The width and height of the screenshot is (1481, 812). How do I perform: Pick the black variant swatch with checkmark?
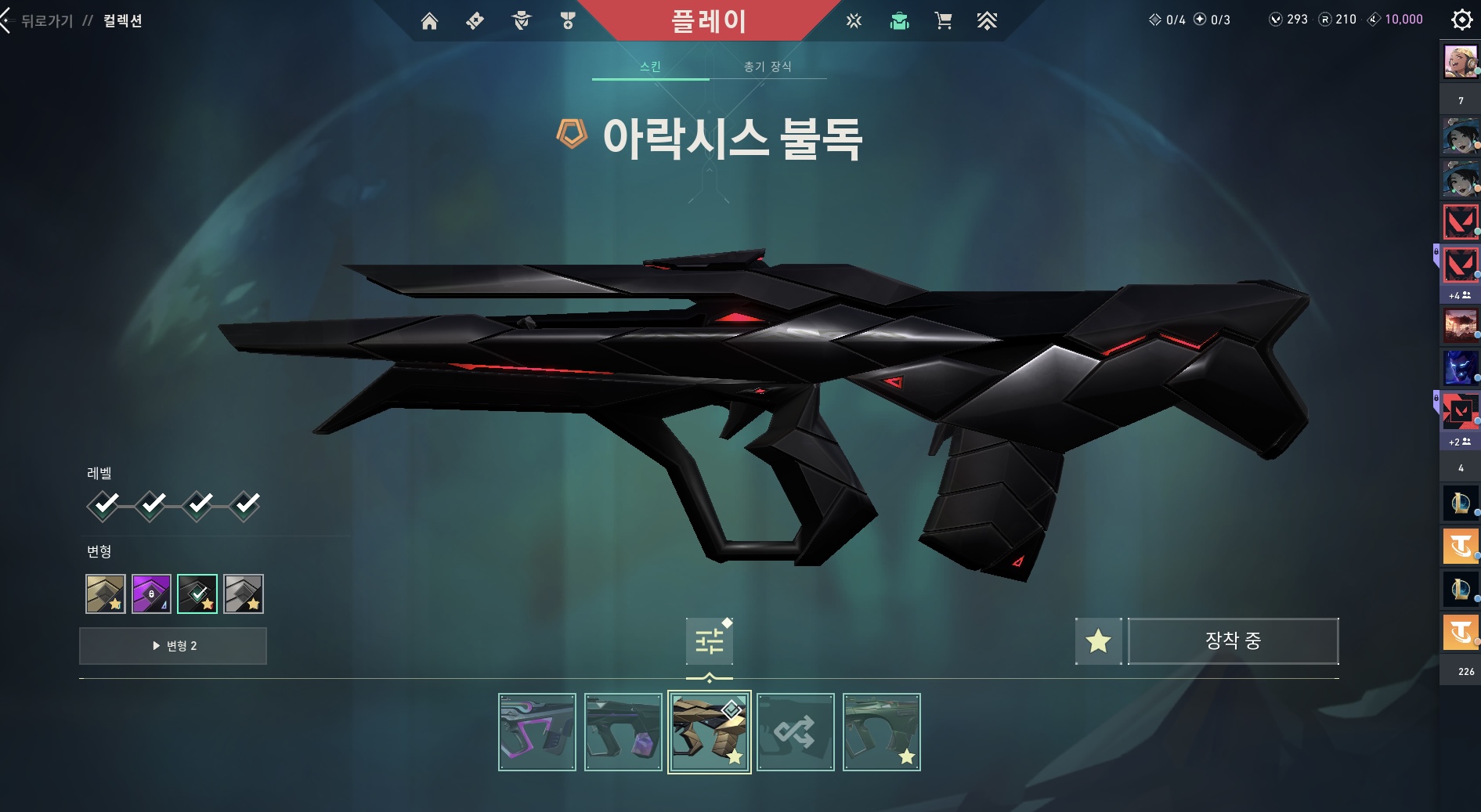[197, 594]
